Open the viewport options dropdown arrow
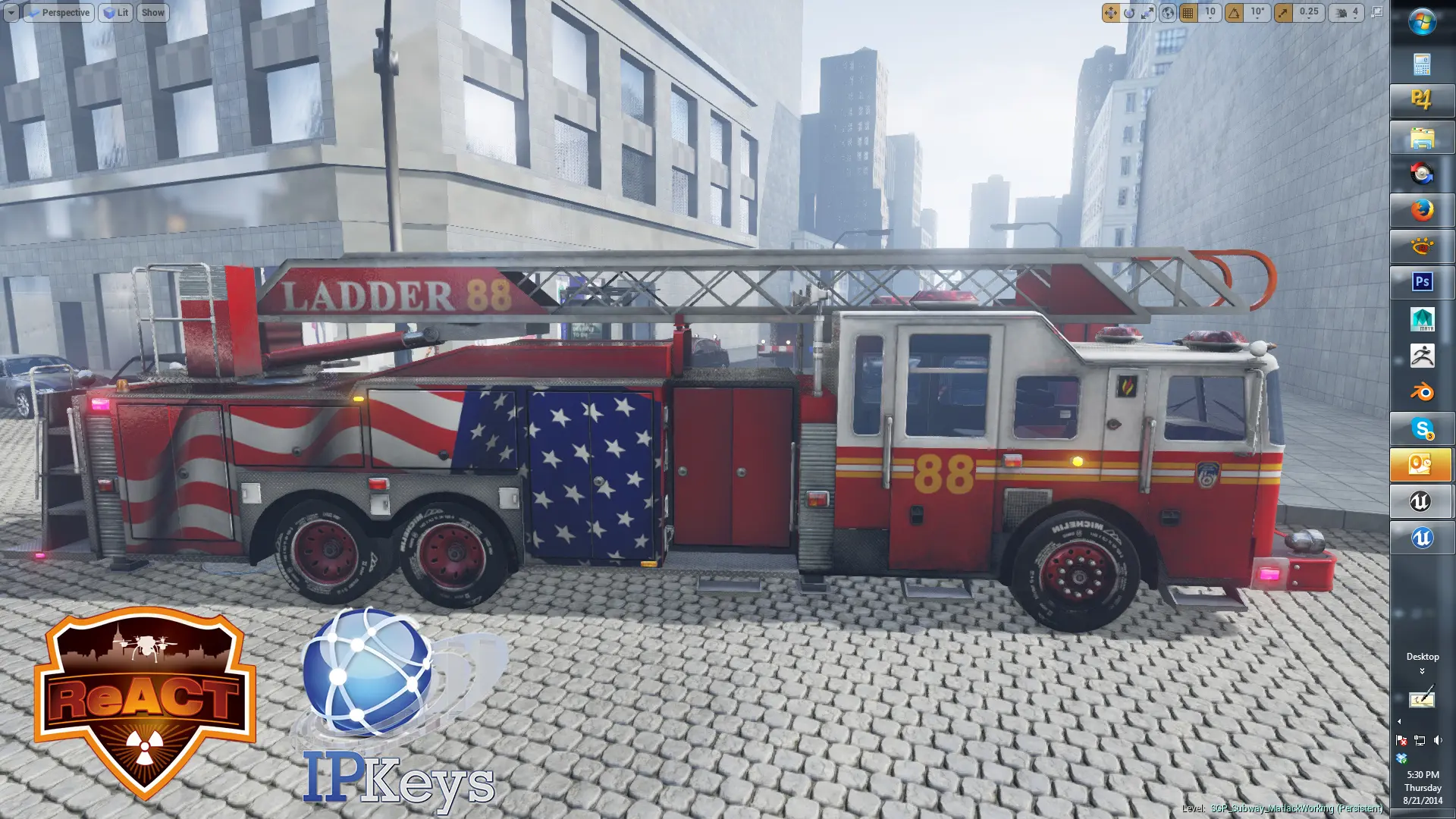 tap(11, 13)
